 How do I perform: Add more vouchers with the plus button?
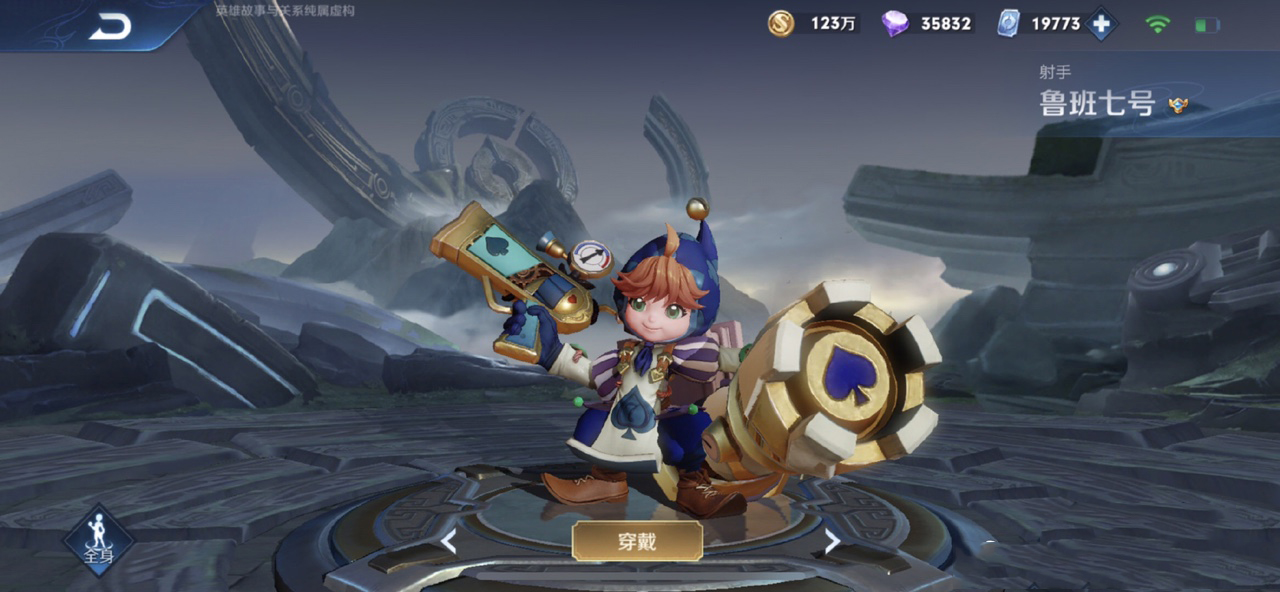(x=1100, y=24)
